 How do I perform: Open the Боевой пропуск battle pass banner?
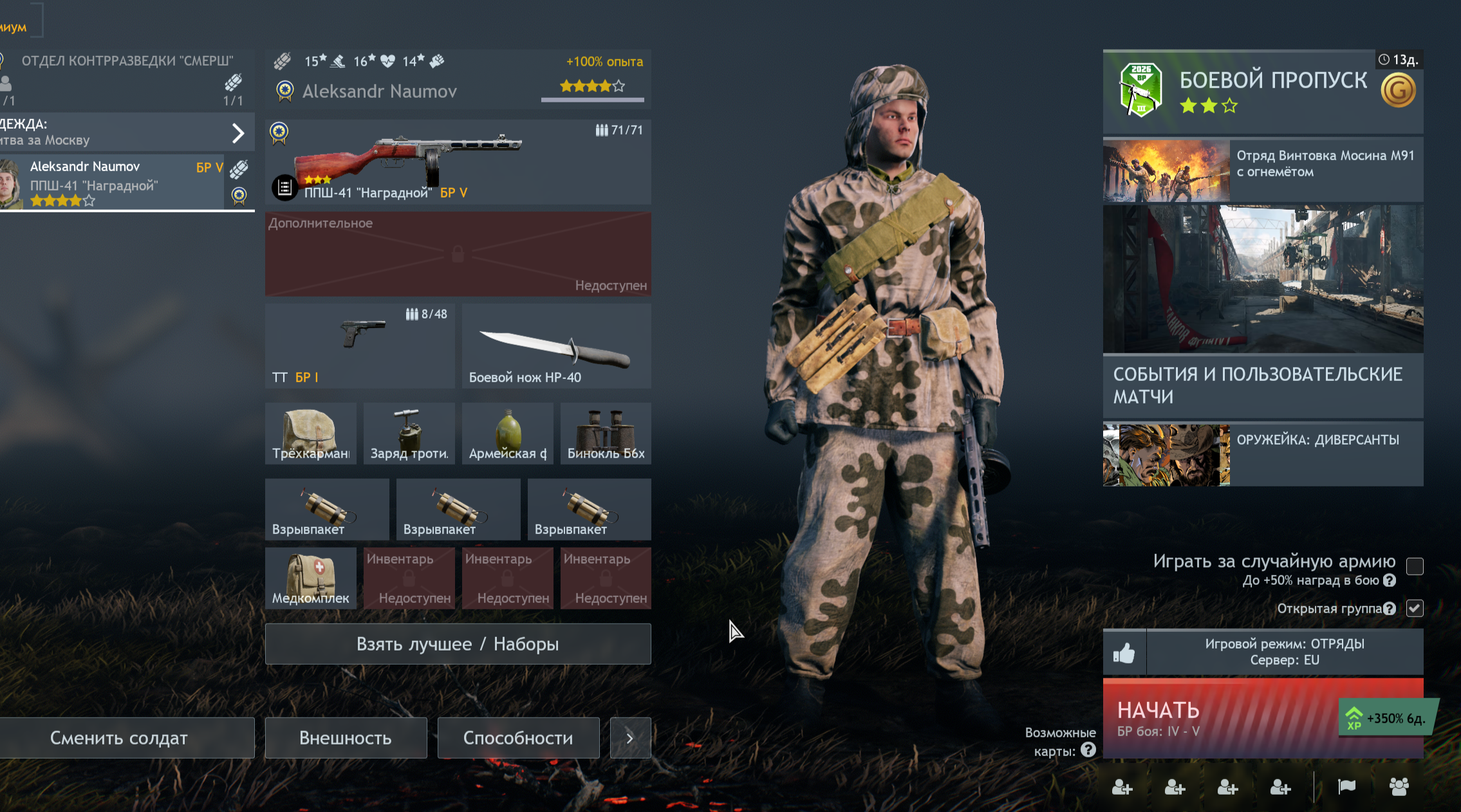(x=1263, y=91)
